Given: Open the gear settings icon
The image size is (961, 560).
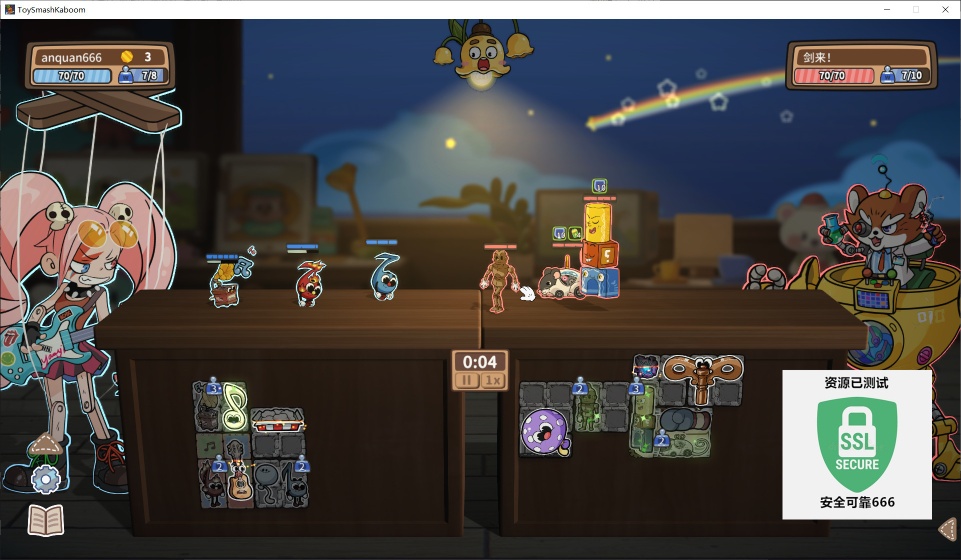Looking at the screenshot, I should click(x=46, y=480).
